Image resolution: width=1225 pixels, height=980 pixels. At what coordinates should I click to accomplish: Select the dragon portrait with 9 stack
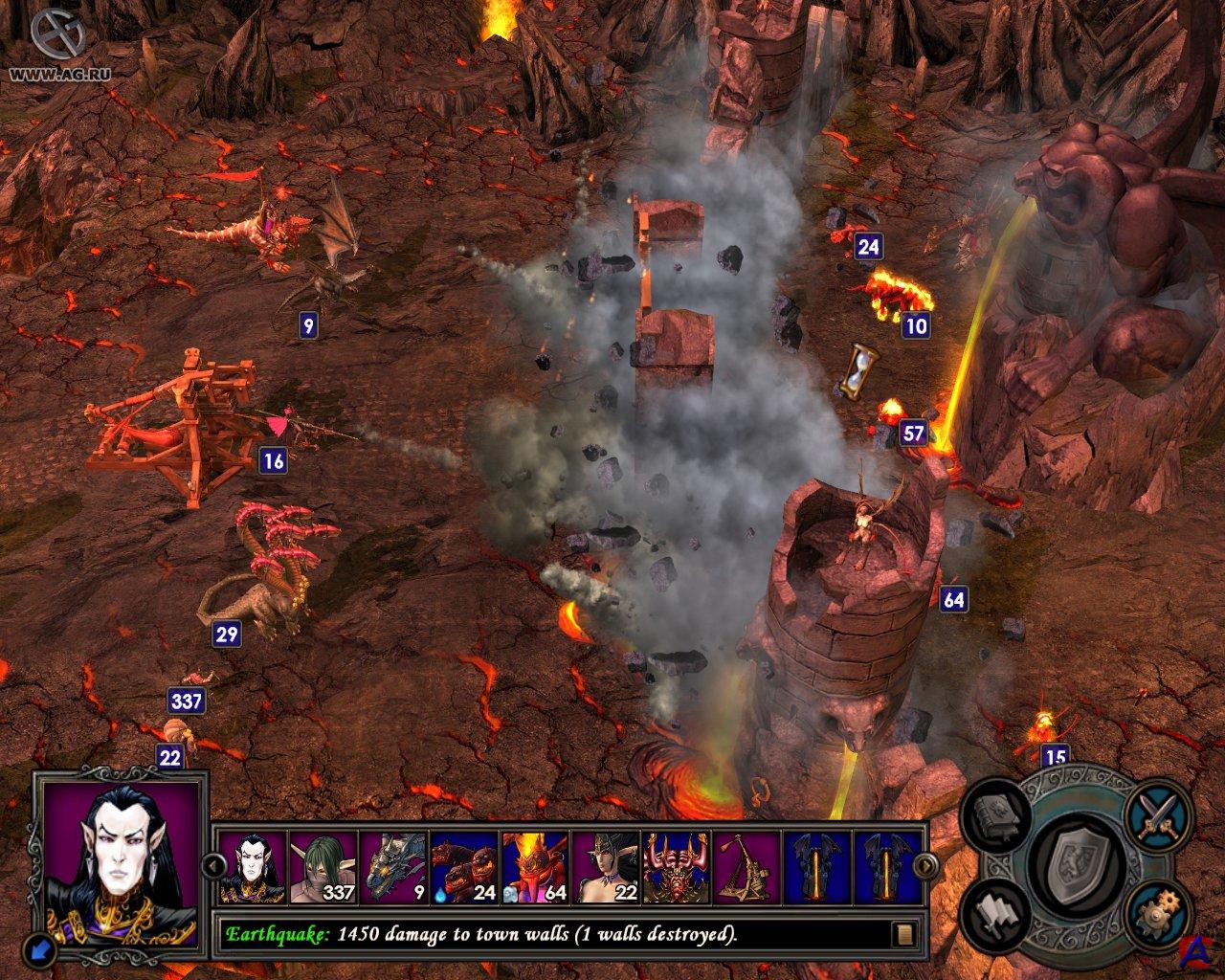coord(393,867)
